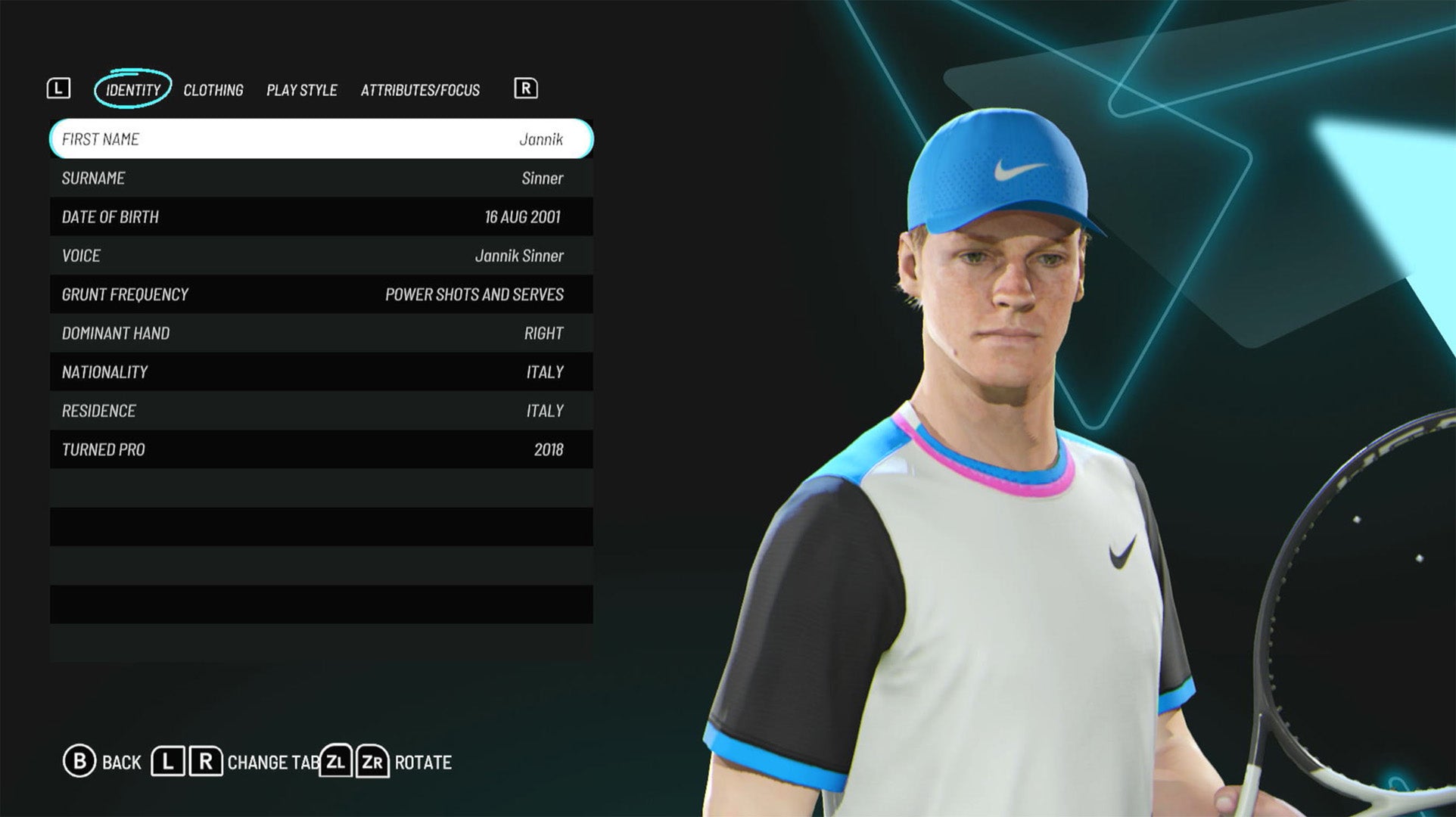This screenshot has height=817, width=1456.
Task: Open the Grunt Frequency selector
Action: [x=321, y=294]
